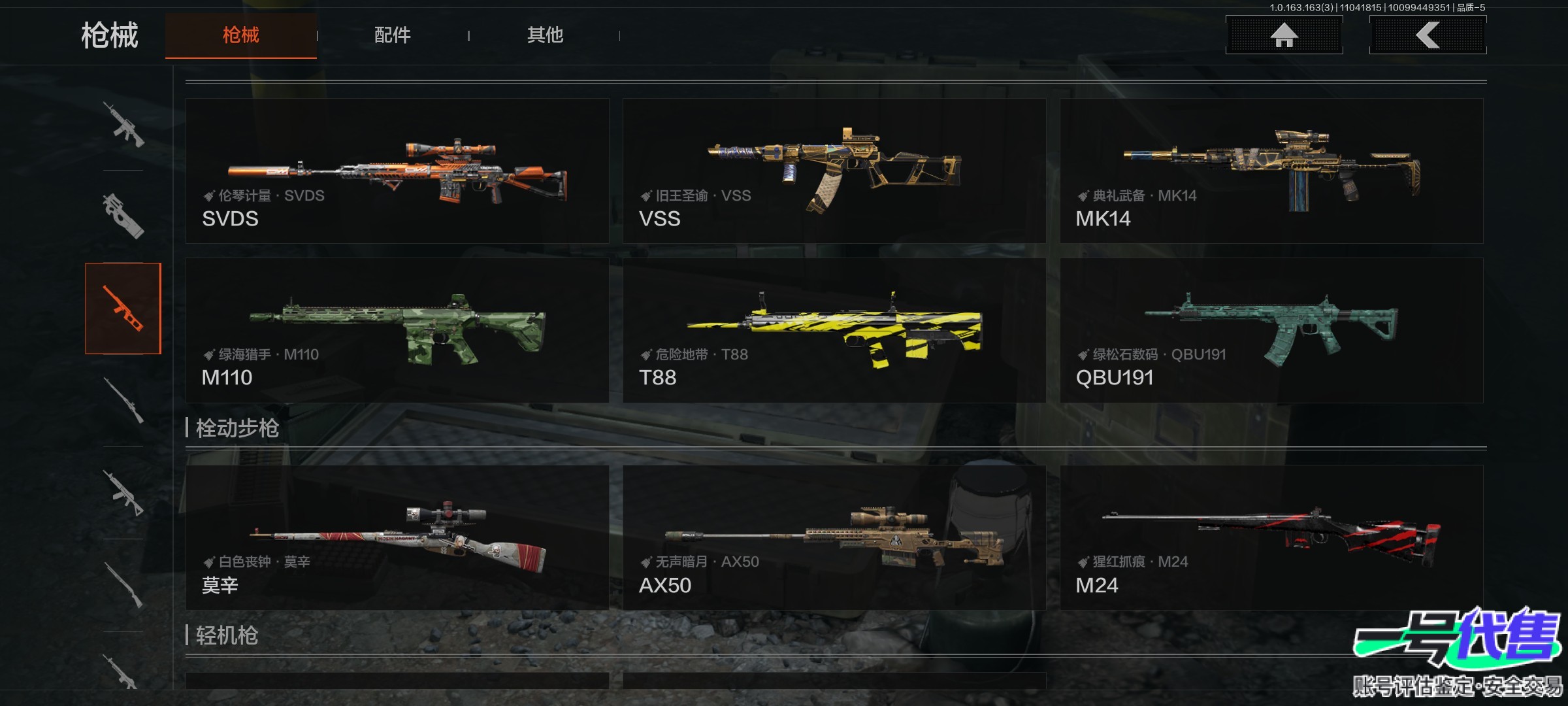Screen dimensions: 1568x706
Task: Switch to the submachine gun category
Action: coord(123,216)
